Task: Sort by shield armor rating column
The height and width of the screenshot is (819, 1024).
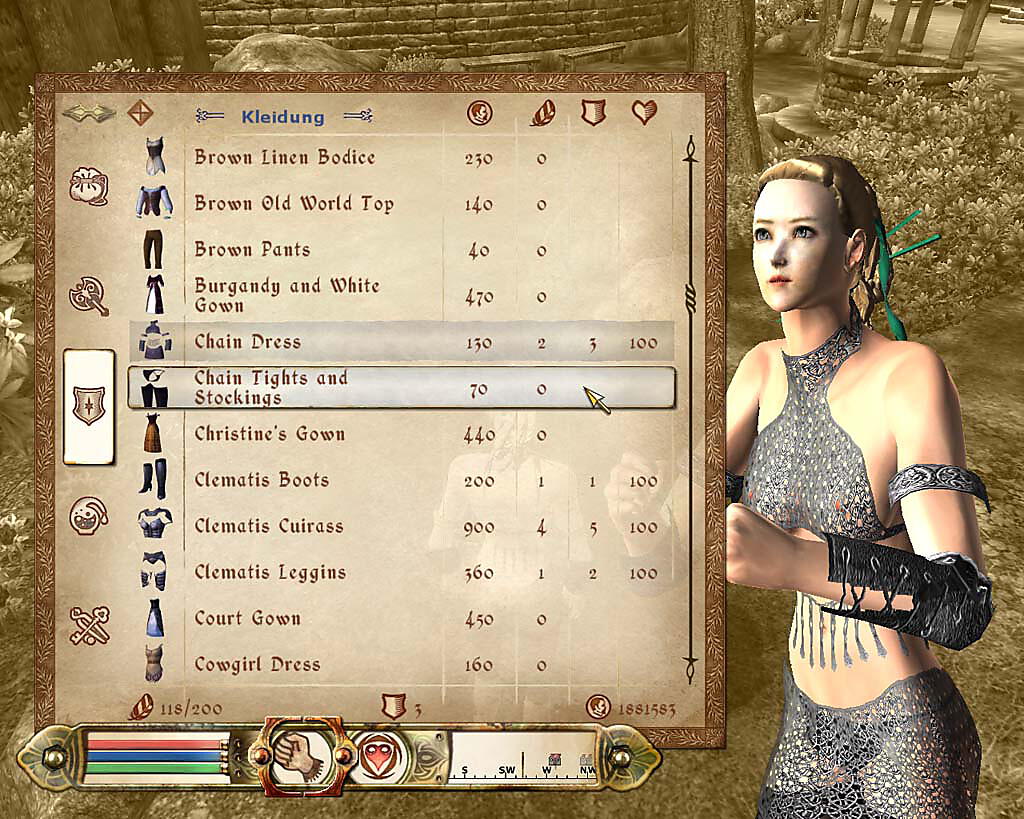Action: tap(593, 114)
